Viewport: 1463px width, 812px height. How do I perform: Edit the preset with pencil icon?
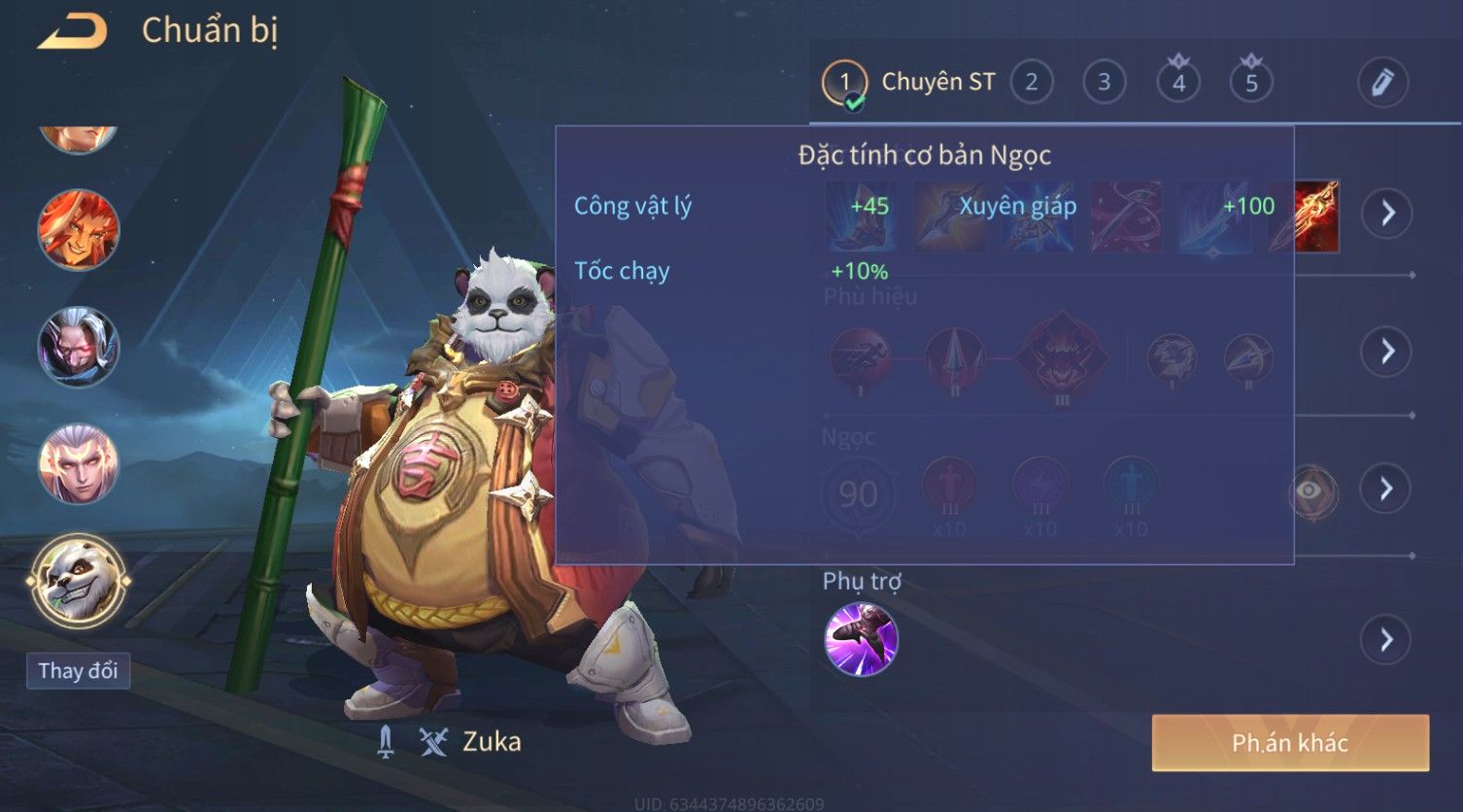click(1382, 83)
